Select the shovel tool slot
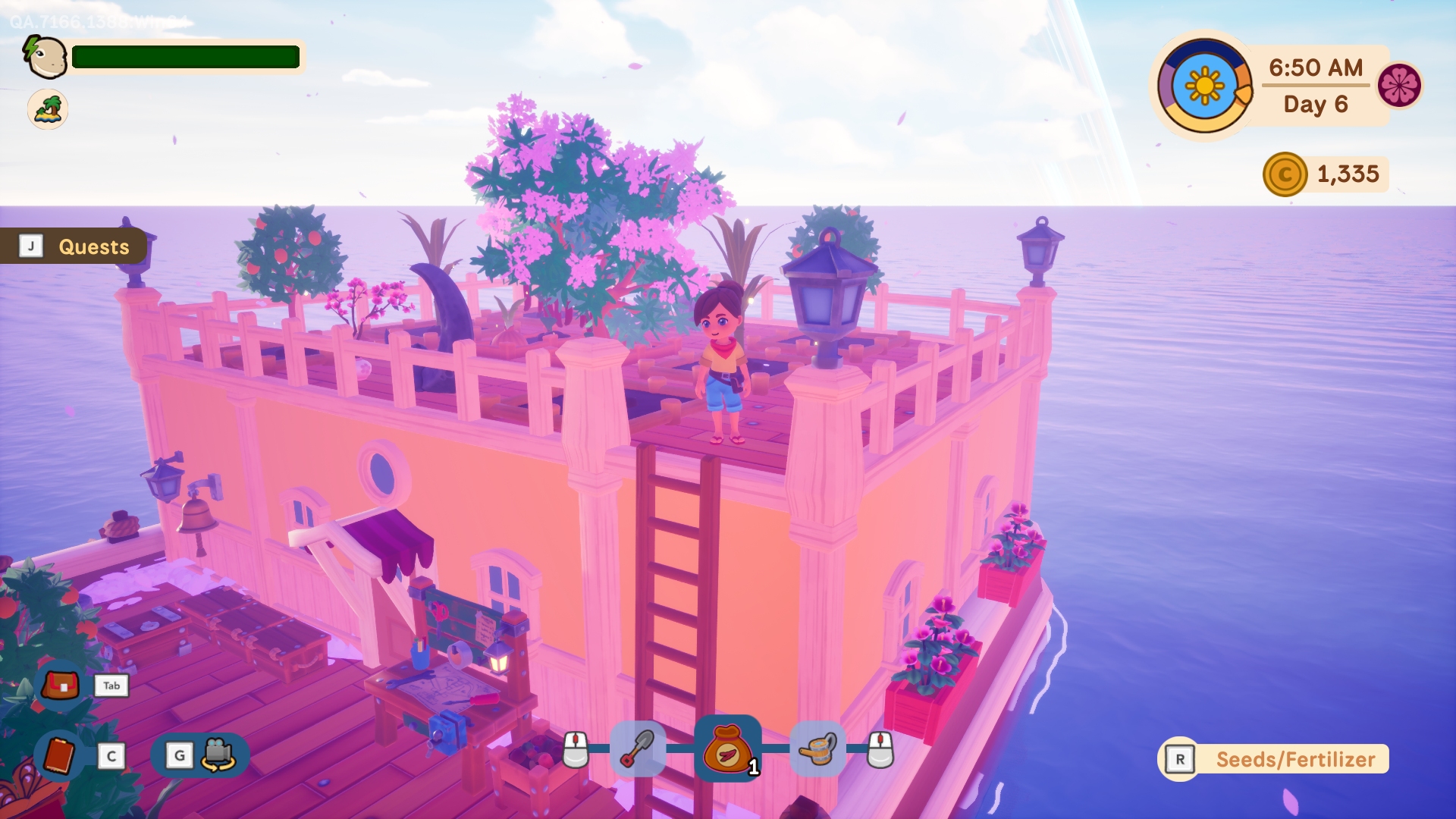The width and height of the screenshot is (1456, 819). 638,748
